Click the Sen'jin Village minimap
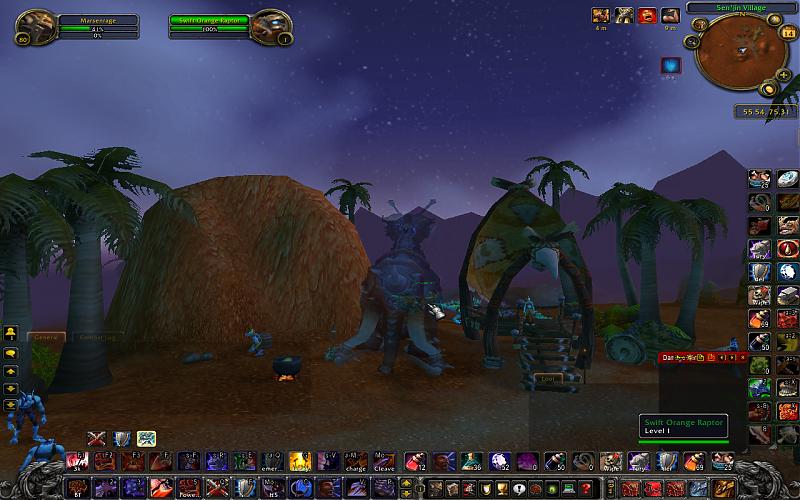 741,52
